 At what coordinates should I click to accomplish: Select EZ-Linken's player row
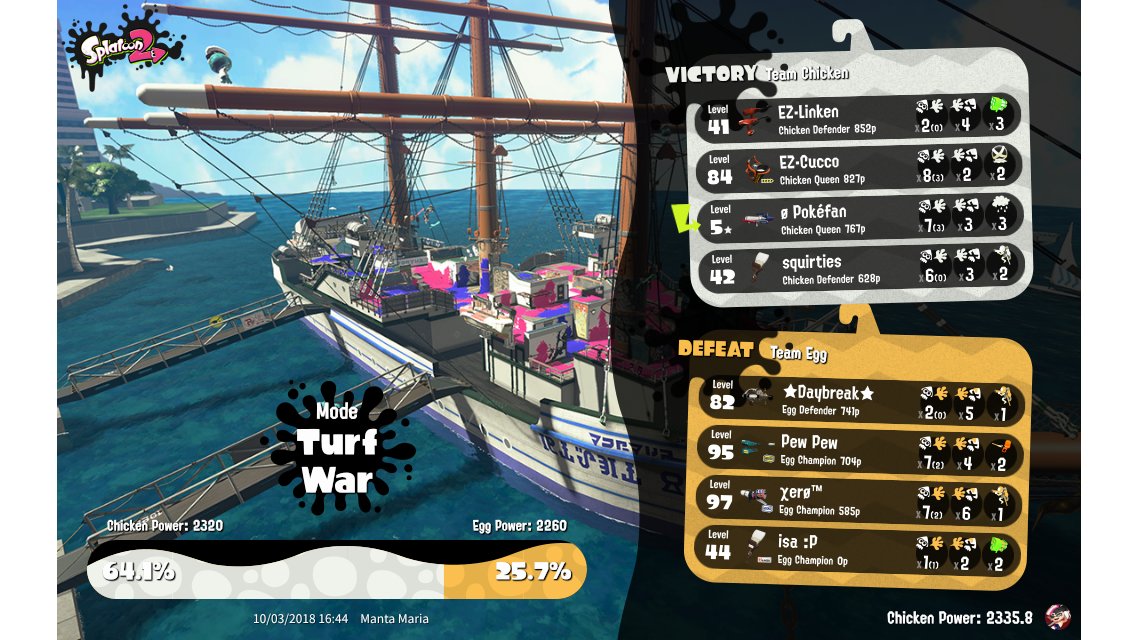860,117
